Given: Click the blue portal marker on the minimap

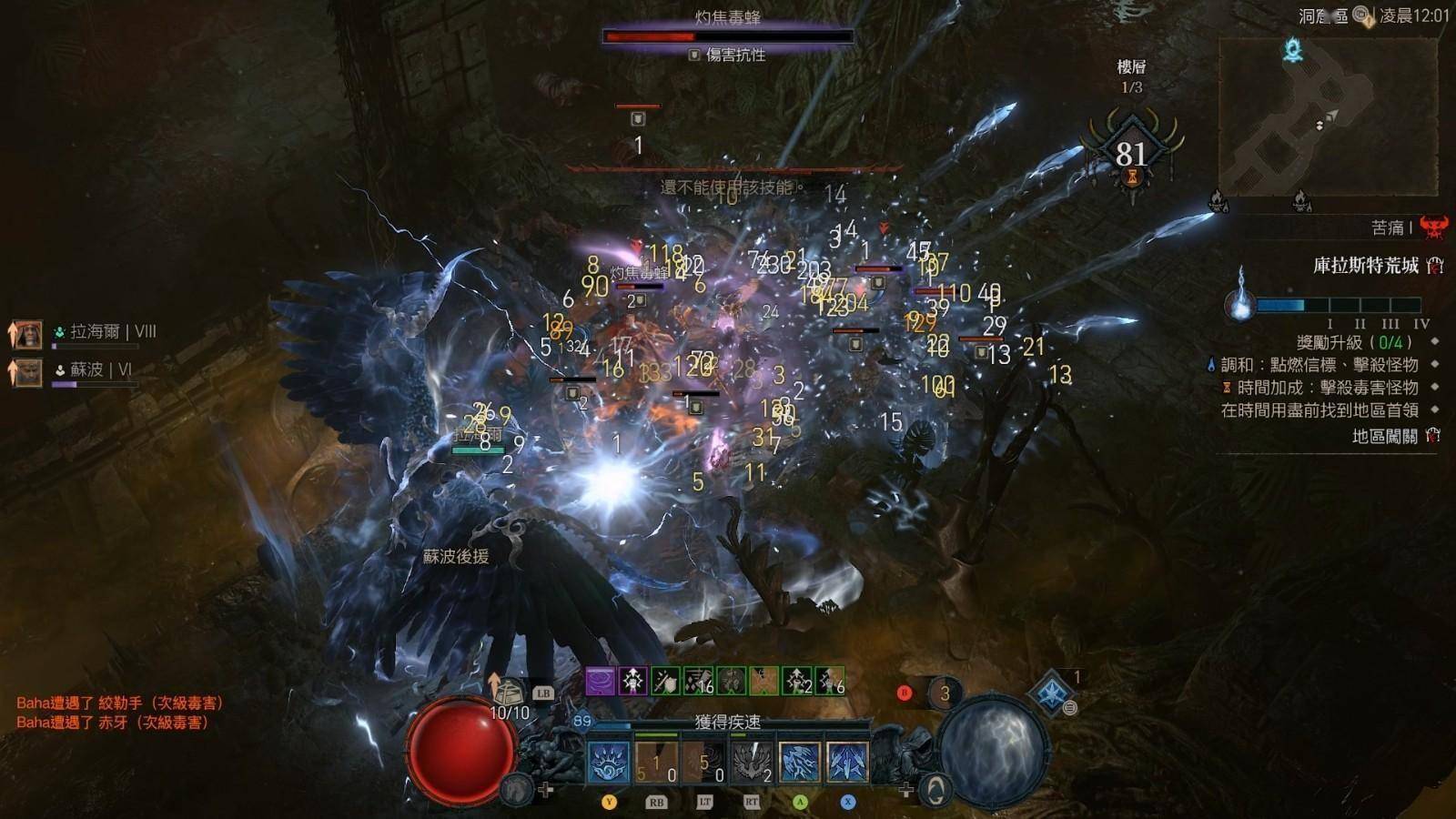Looking at the screenshot, I should [1293, 50].
